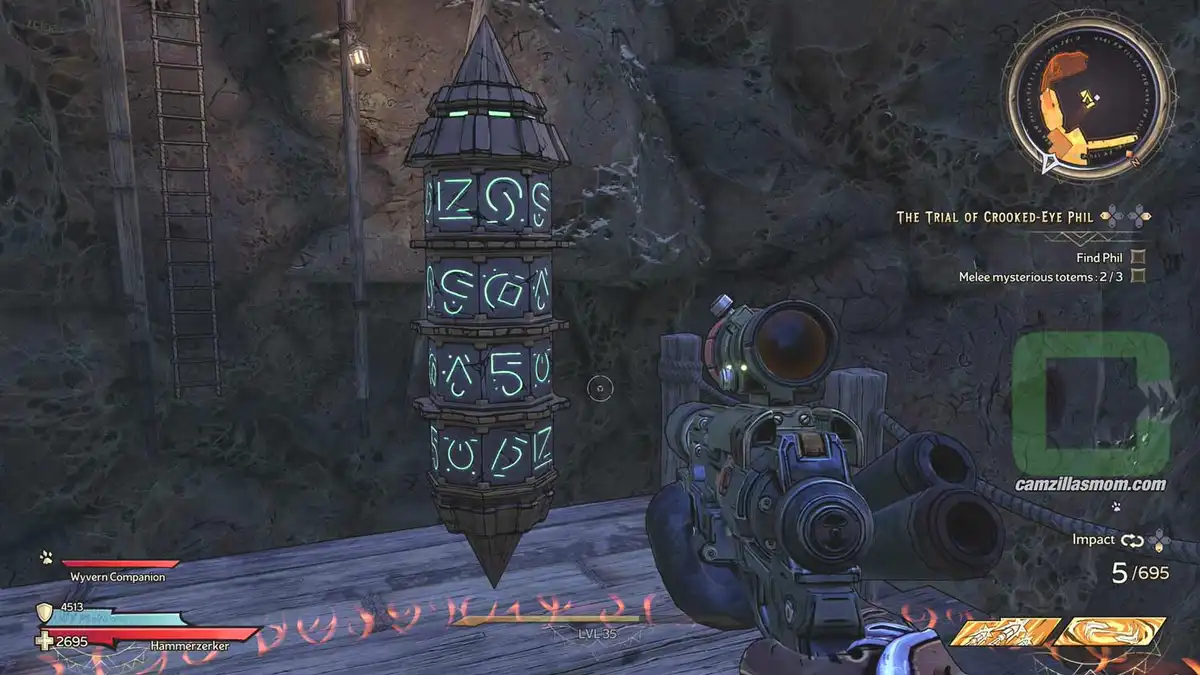1200x675 pixels.
Task: Open the circular minimap
Action: (1087, 98)
